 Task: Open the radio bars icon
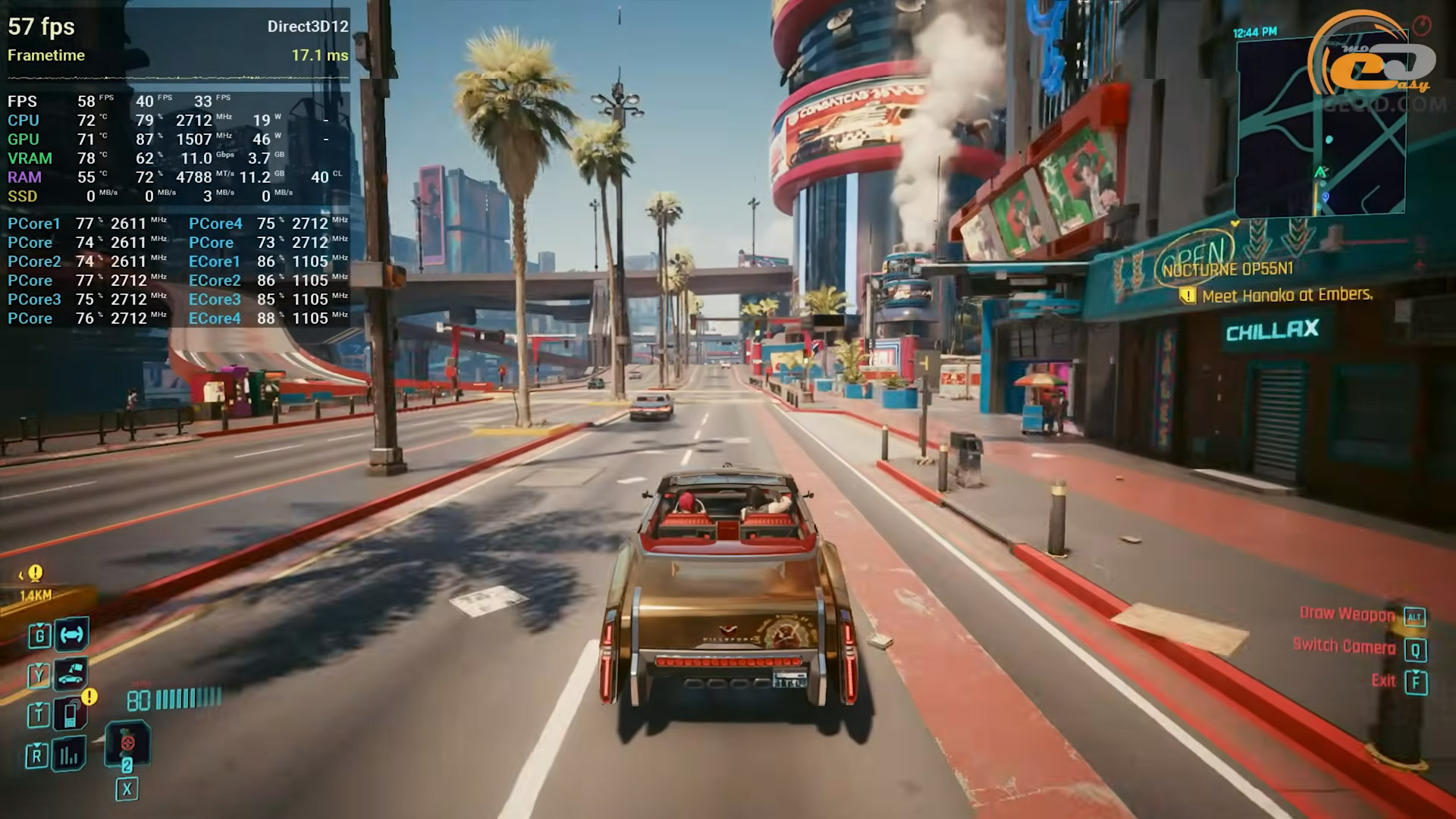(69, 755)
